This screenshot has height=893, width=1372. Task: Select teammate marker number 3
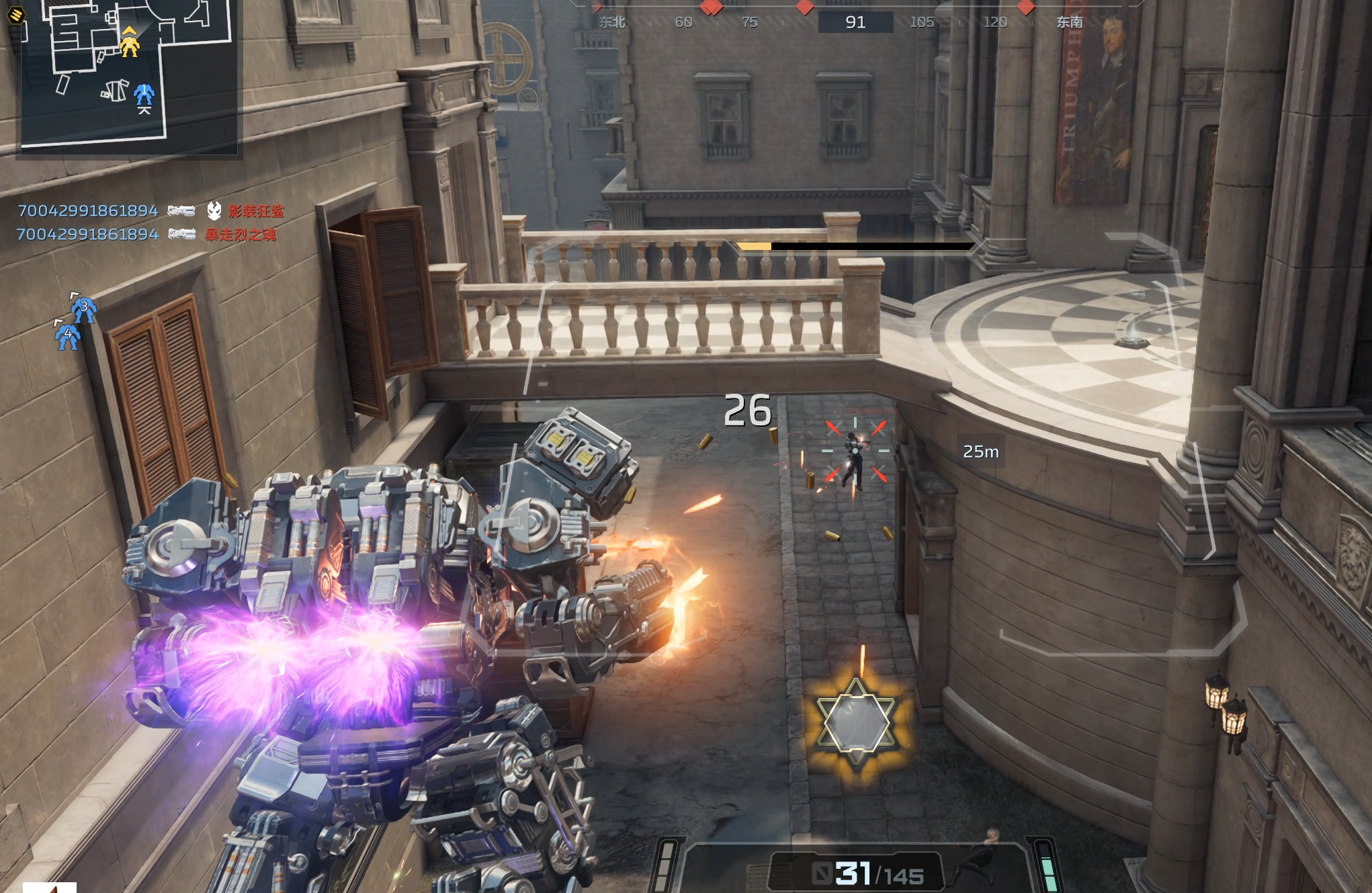coord(84,308)
